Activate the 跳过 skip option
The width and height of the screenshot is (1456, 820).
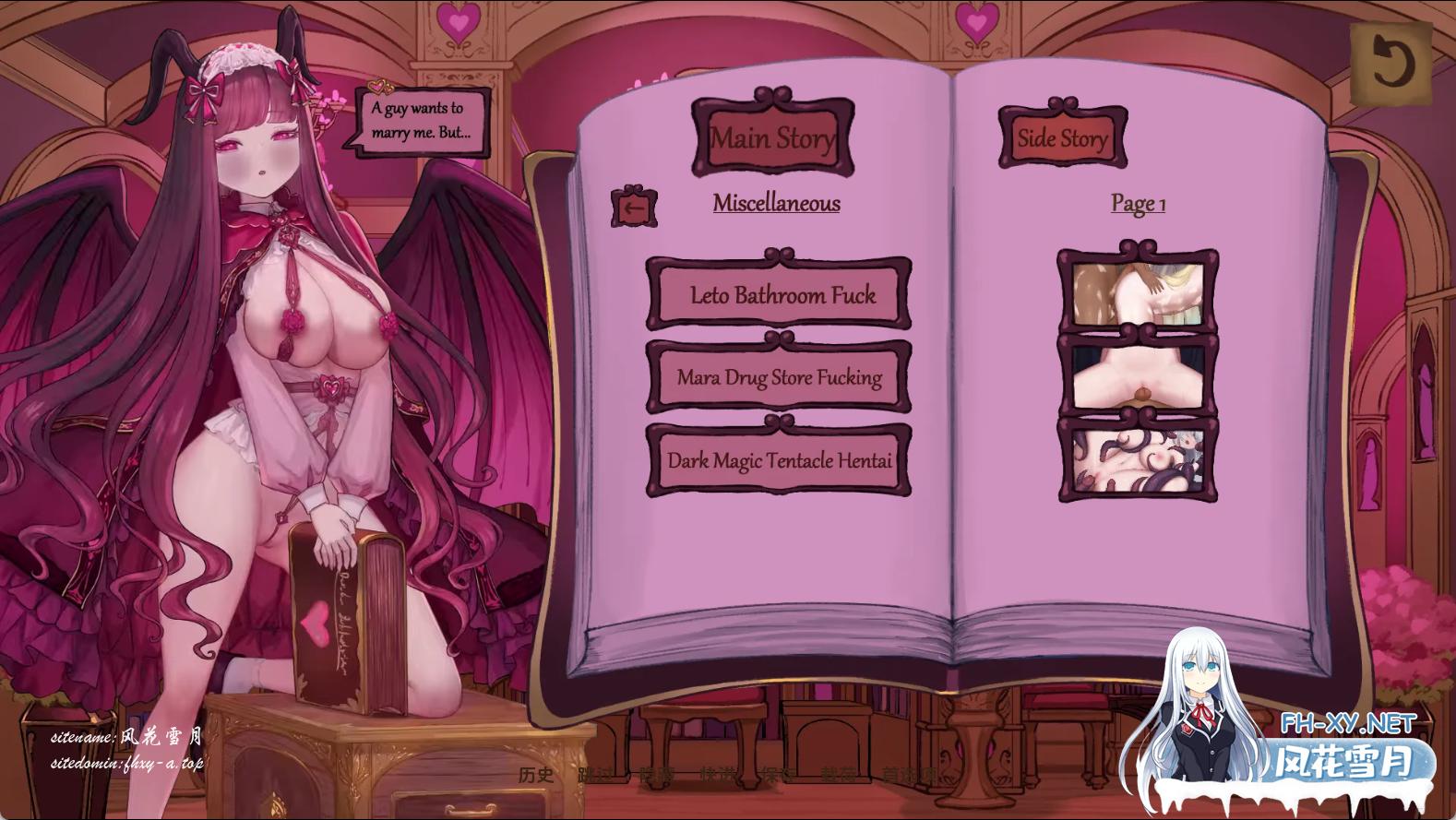coord(595,775)
